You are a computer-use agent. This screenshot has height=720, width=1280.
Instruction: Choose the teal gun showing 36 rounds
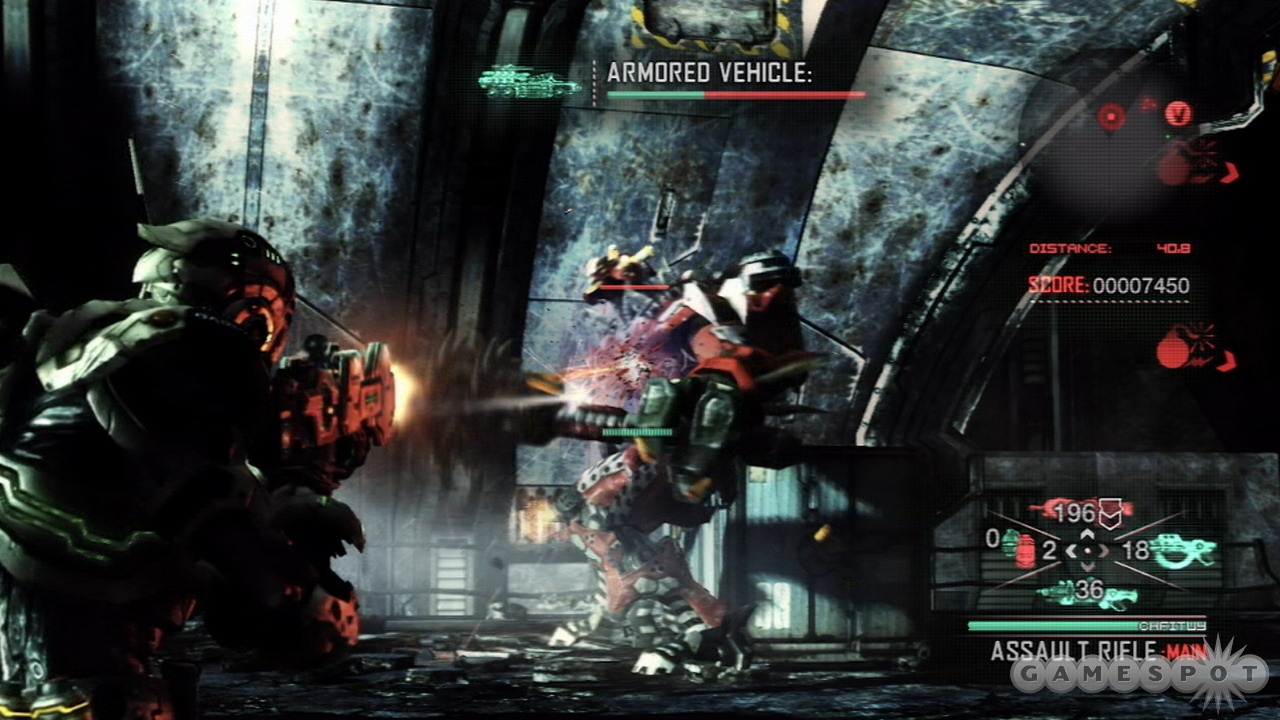click(x=1087, y=594)
